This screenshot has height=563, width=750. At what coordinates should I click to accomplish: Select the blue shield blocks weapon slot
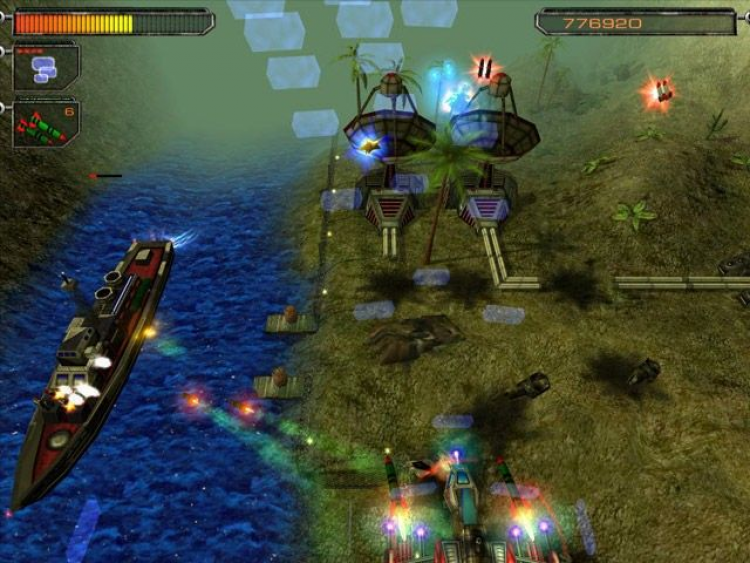45,68
